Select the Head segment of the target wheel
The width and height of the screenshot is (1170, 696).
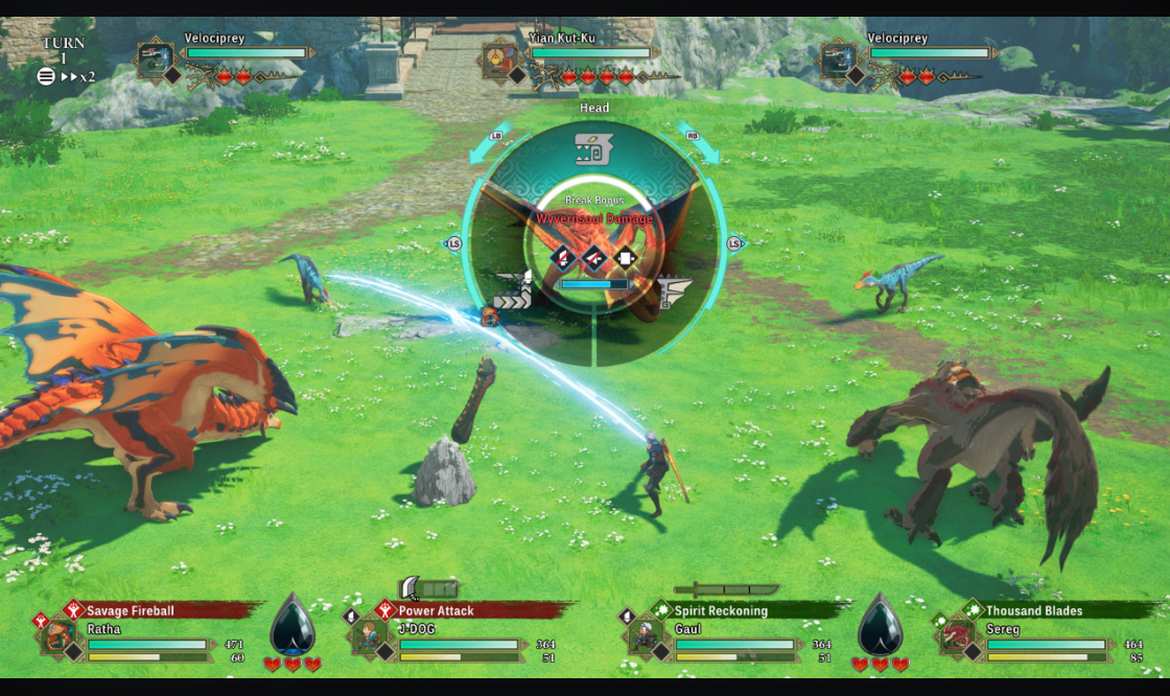pos(593,150)
